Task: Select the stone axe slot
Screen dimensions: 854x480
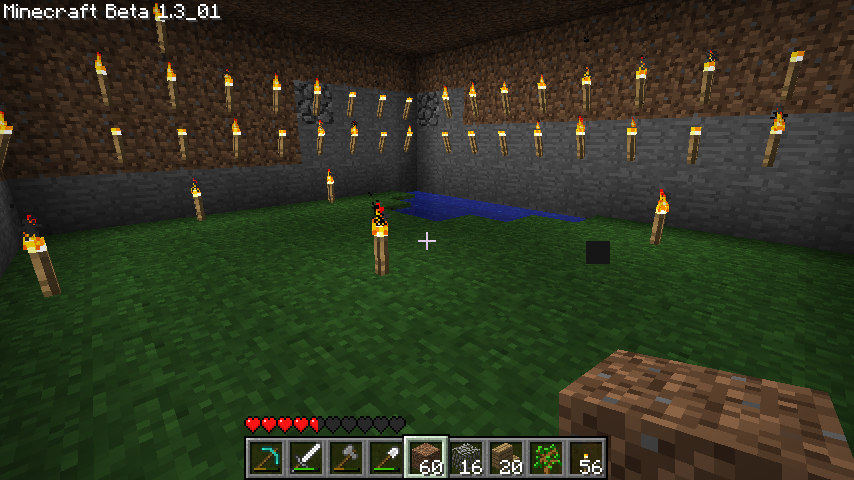Action: point(346,458)
